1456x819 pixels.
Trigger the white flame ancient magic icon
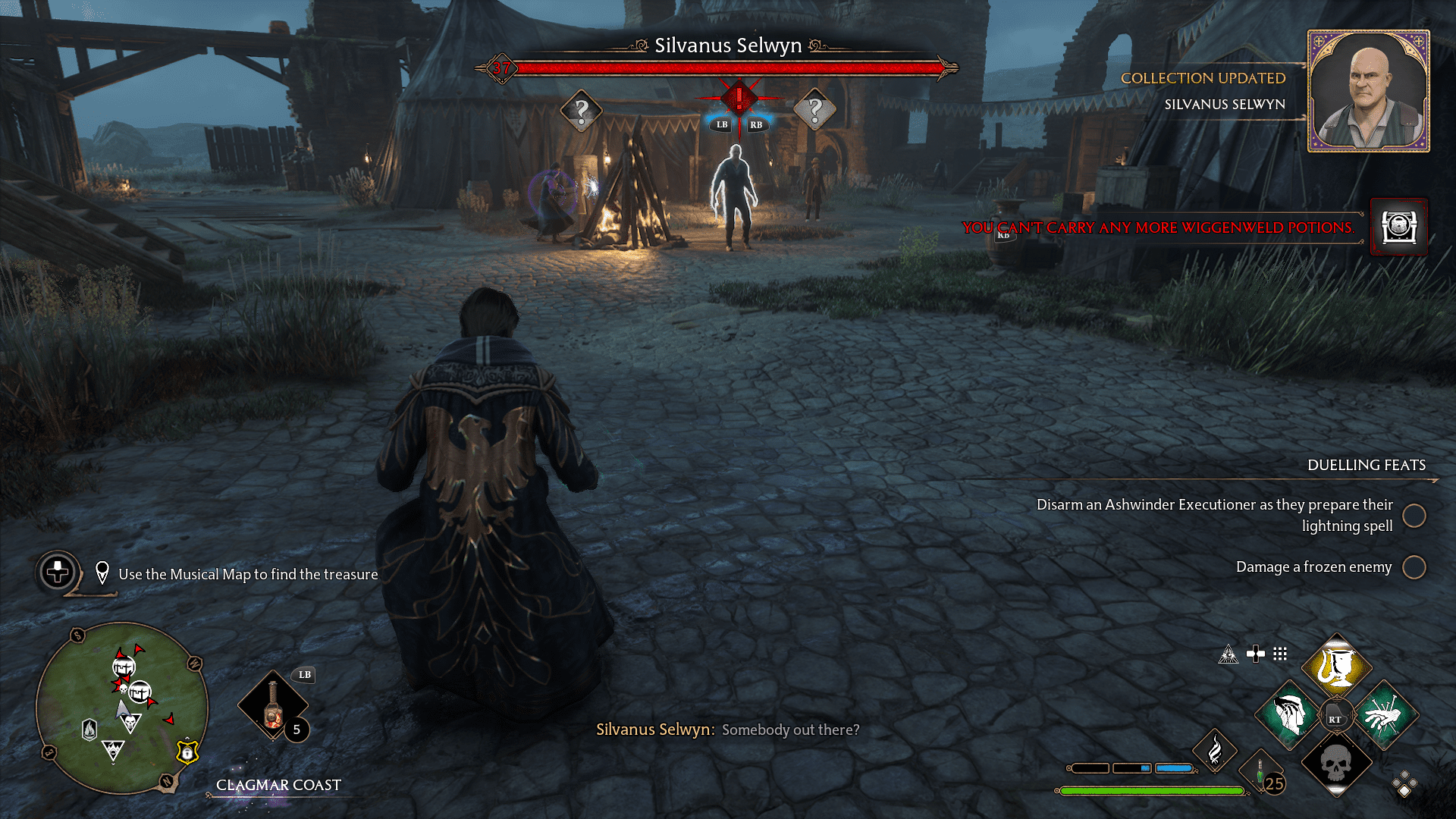tap(1214, 750)
